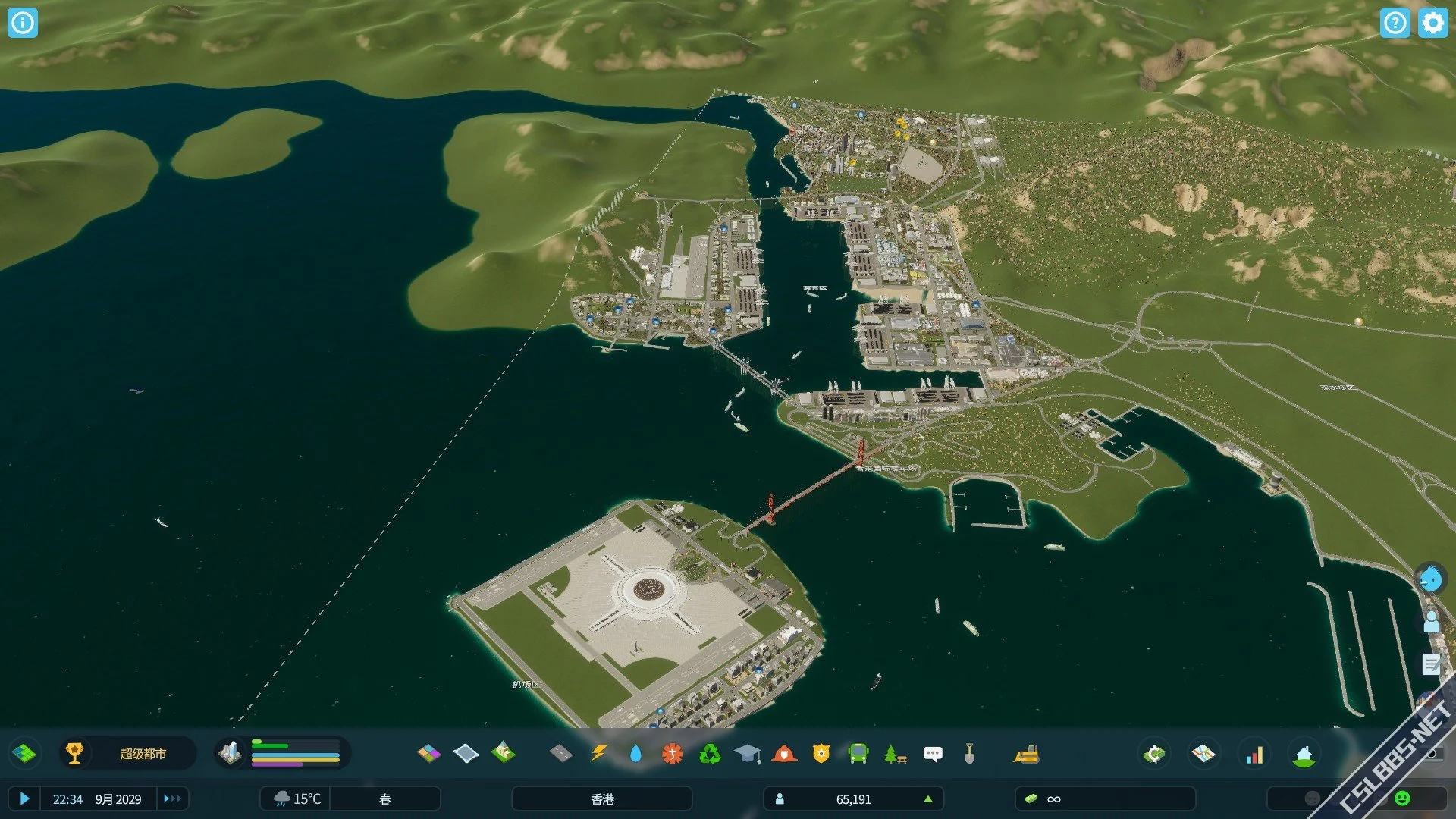Open the 超级都市 milestone progression panel
This screenshot has height=819, width=1456.
coord(127,754)
